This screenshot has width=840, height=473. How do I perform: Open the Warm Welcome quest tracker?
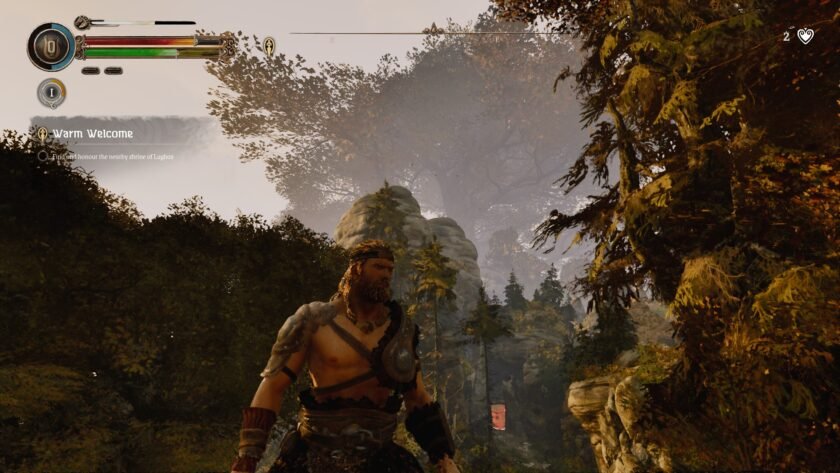click(x=93, y=133)
